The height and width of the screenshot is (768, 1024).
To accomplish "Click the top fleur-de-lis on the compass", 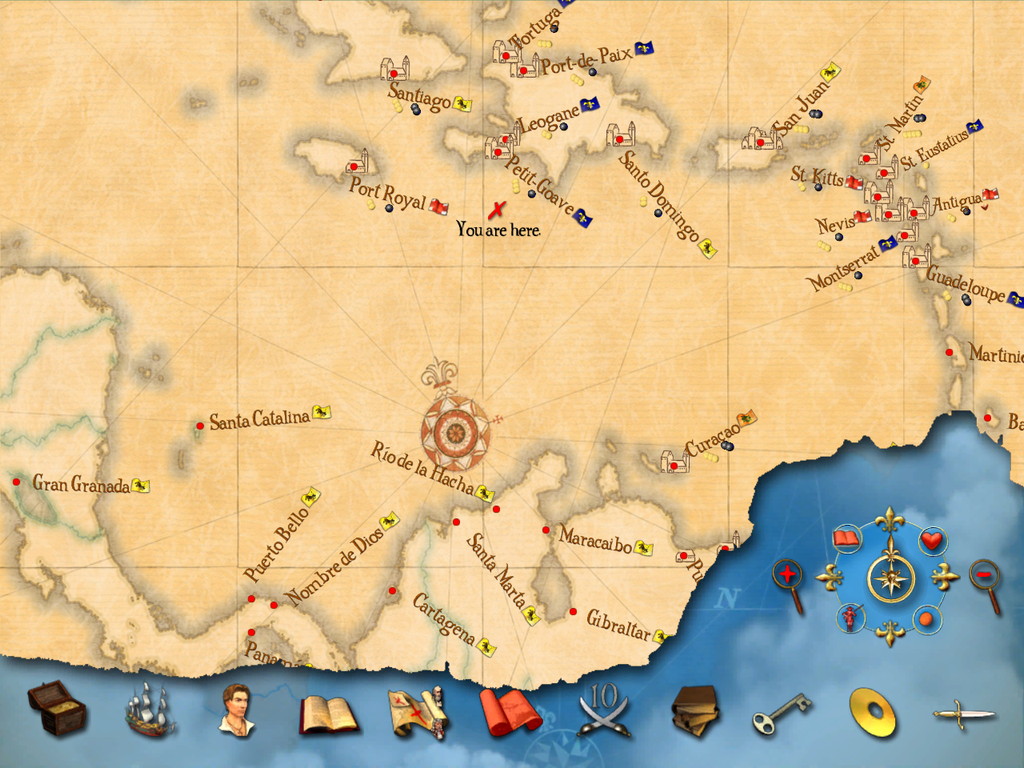I will (889, 521).
